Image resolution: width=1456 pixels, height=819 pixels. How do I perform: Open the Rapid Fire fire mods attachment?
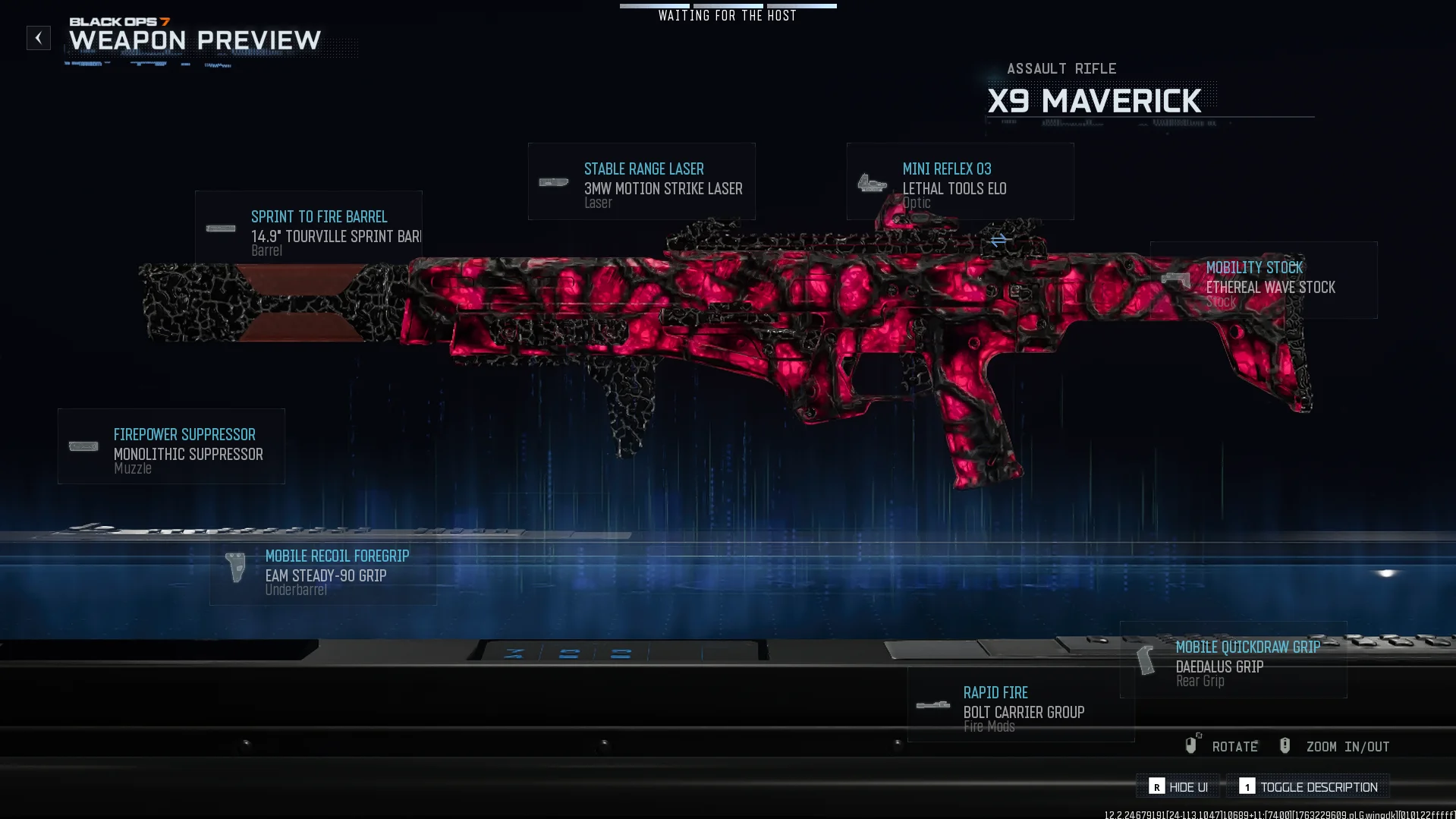(x=1021, y=706)
